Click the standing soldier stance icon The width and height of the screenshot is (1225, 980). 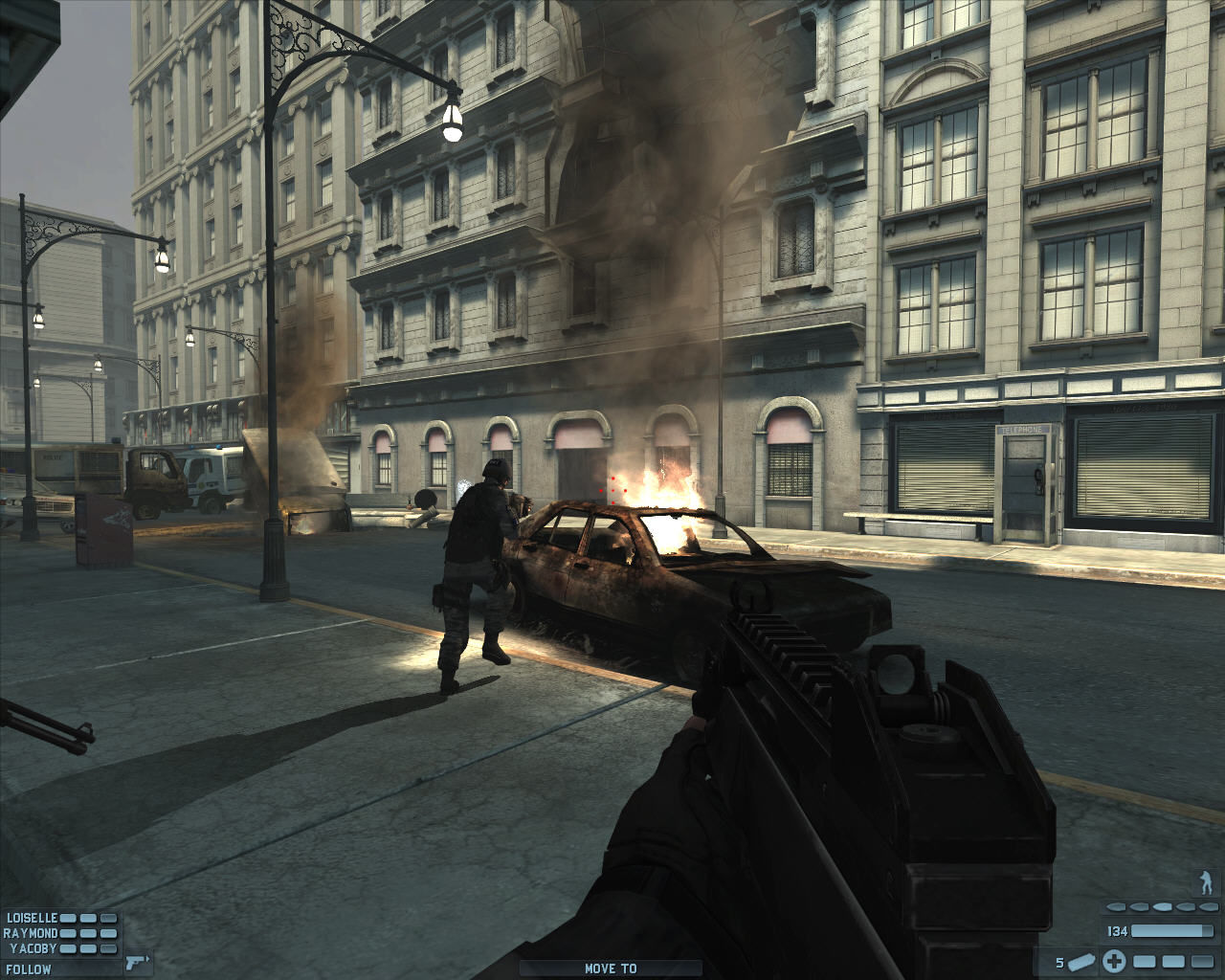coord(1206,881)
